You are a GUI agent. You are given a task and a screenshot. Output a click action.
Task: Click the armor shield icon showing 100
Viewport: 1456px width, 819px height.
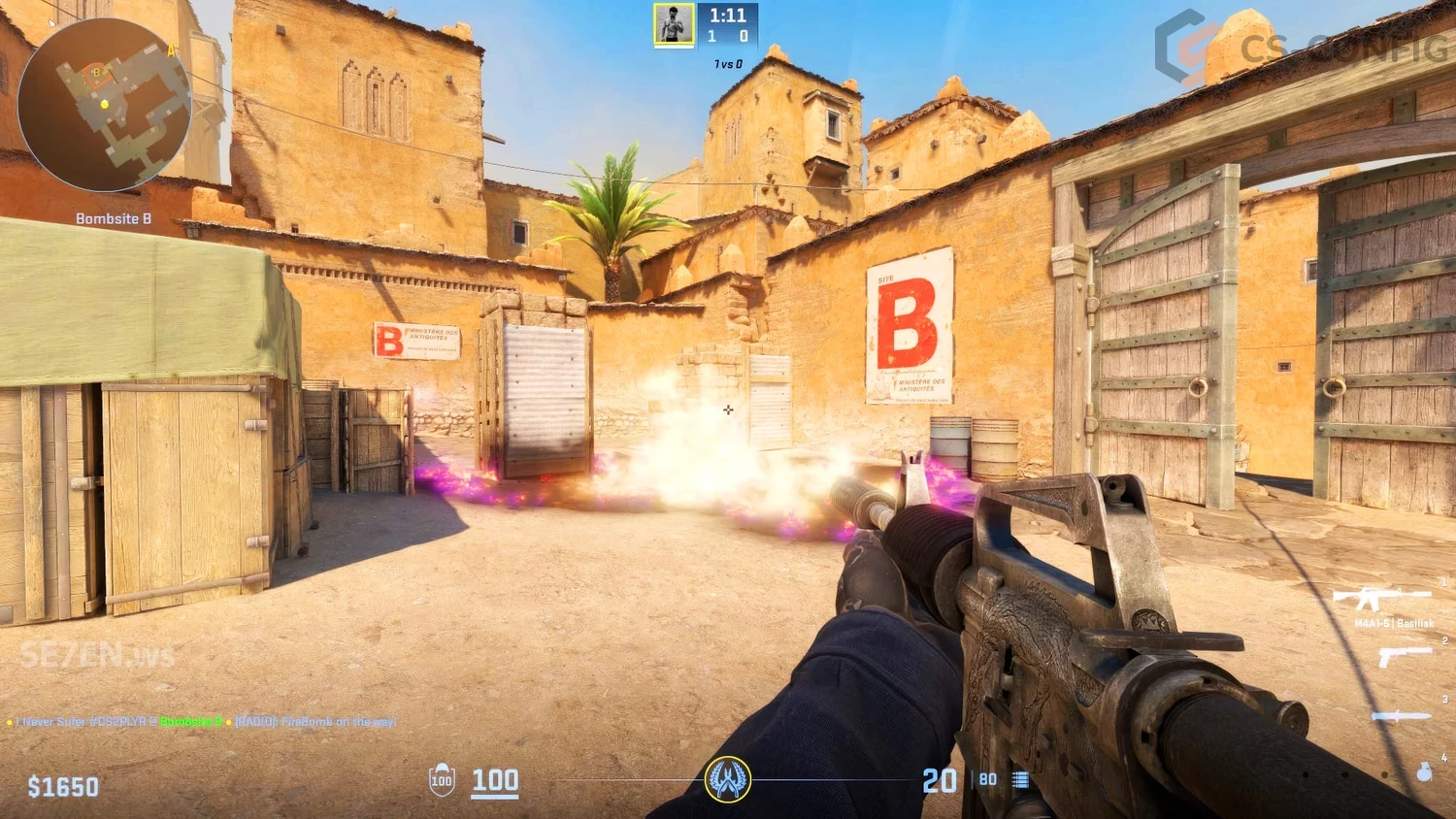coord(442,779)
